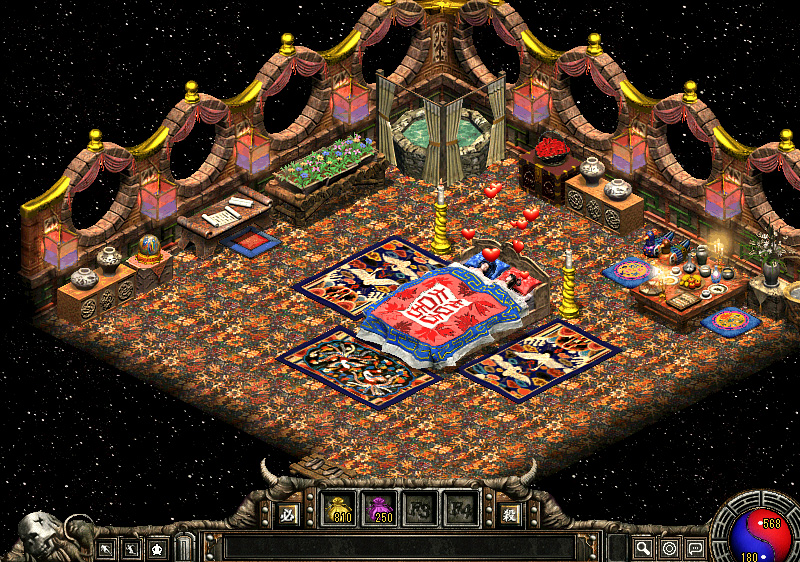Image resolution: width=800 pixels, height=562 pixels.
Task: Click the running figure icon button
Action: click(x=105, y=548)
